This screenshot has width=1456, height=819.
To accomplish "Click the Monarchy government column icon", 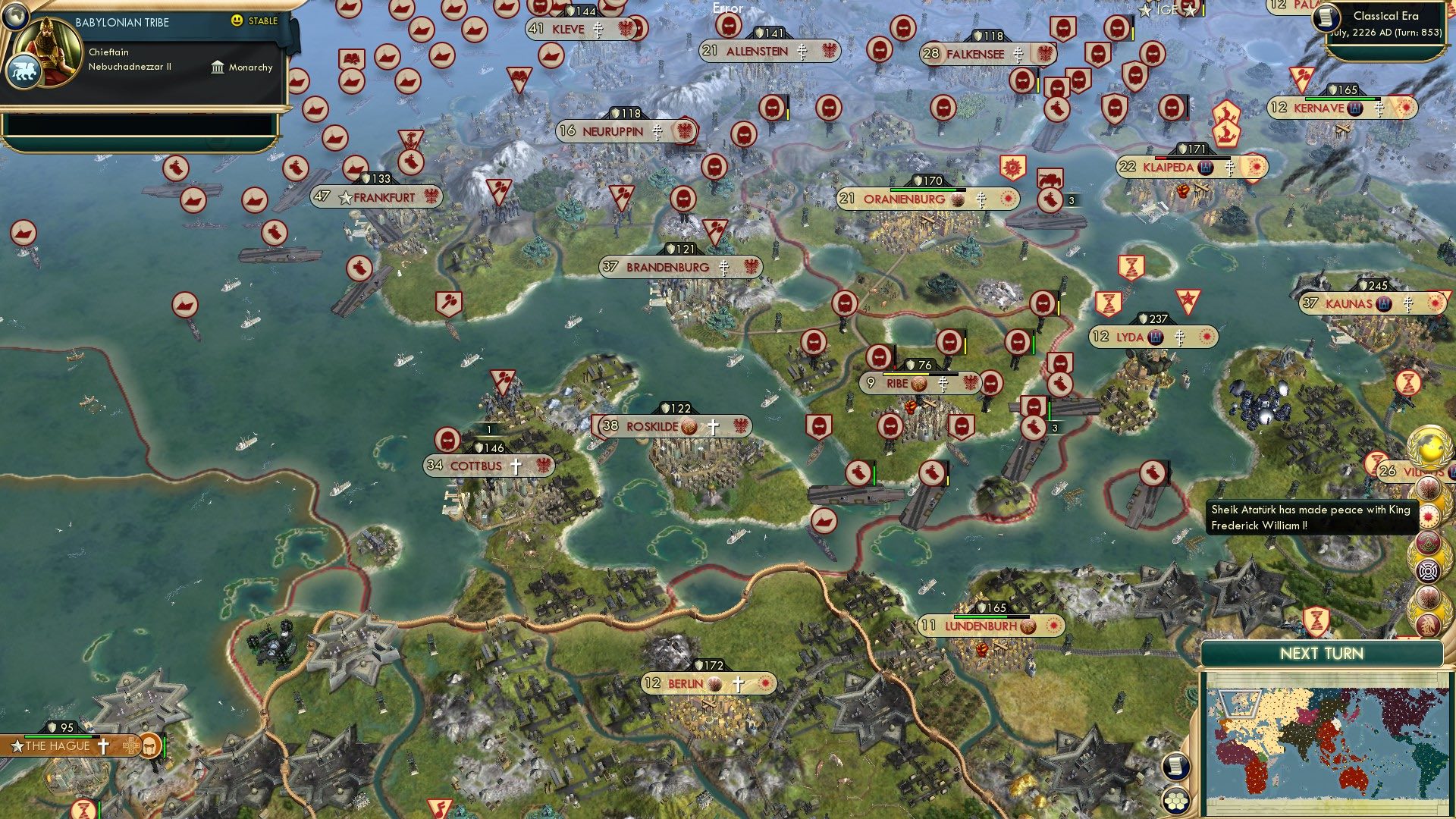I will click(x=218, y=68).
